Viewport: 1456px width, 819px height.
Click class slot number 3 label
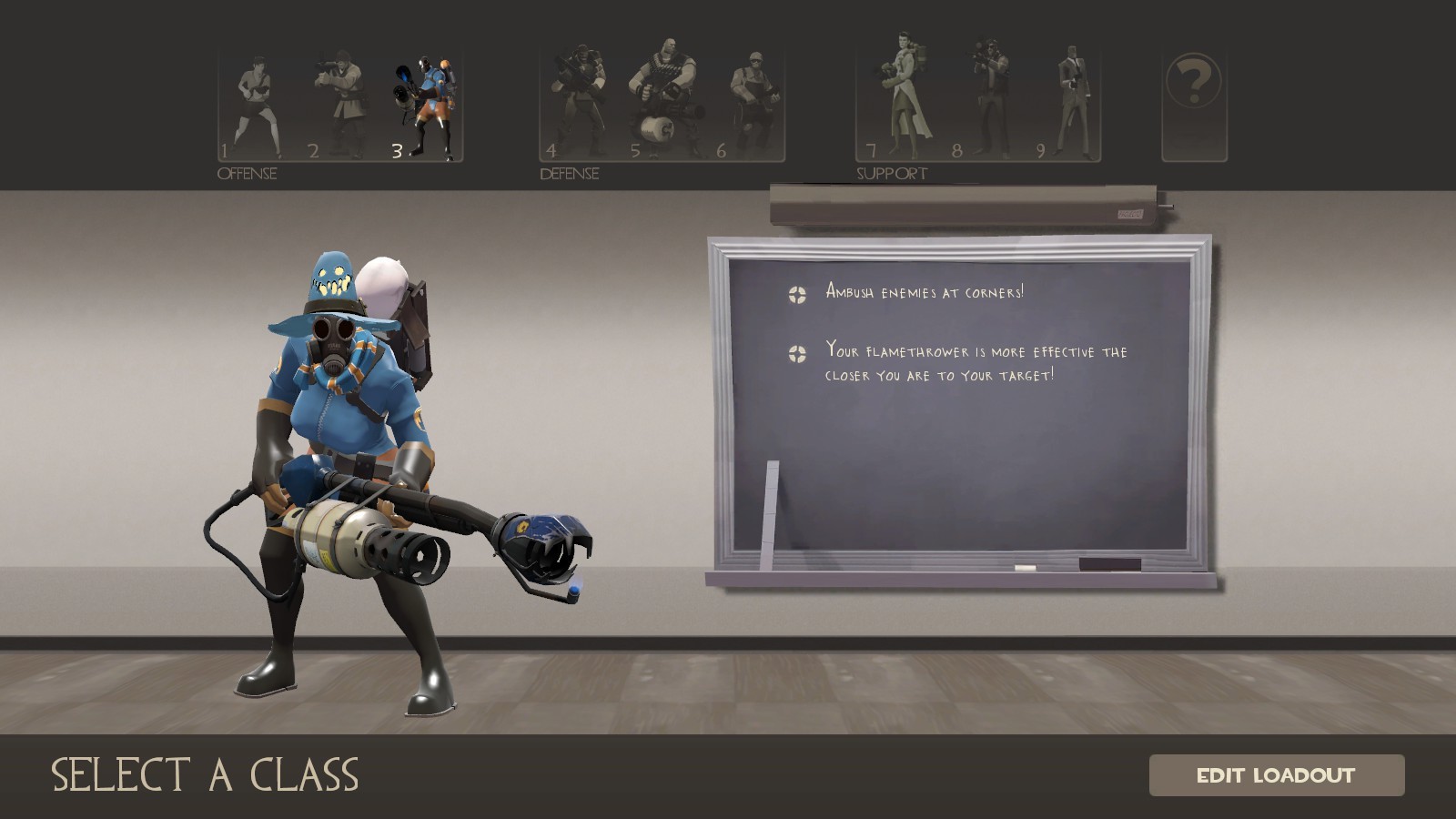pyautogui.click(x=398, y=150)
